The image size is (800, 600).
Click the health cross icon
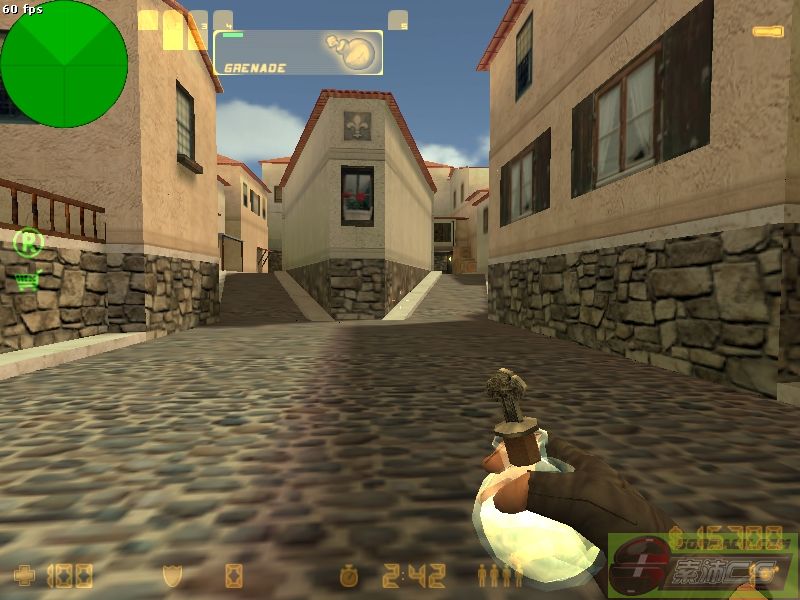pos(24,576)
